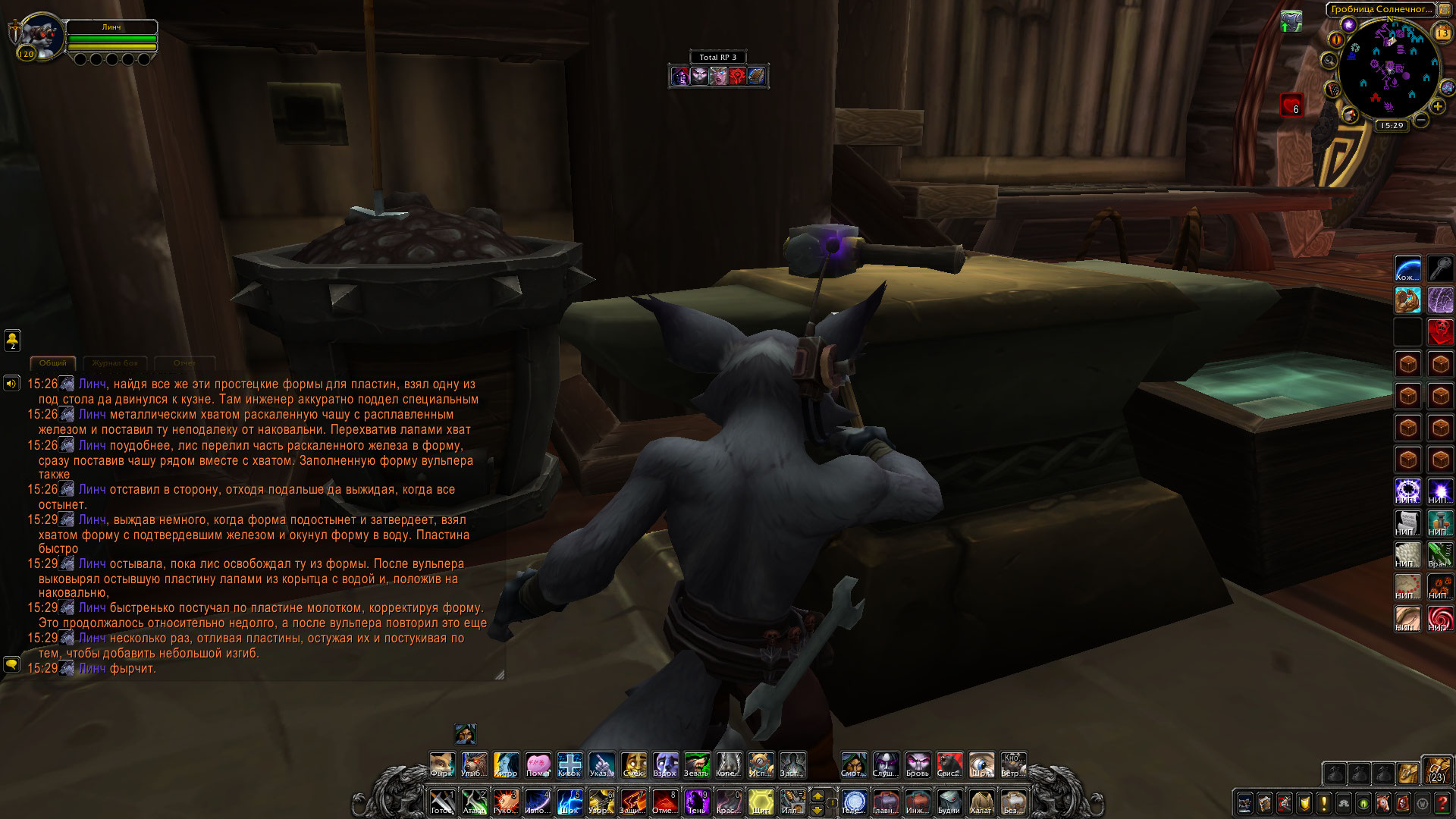1456x819 pixels.
Task: Click the action bar page-up arrow
Action: click(x=817, y=795)
